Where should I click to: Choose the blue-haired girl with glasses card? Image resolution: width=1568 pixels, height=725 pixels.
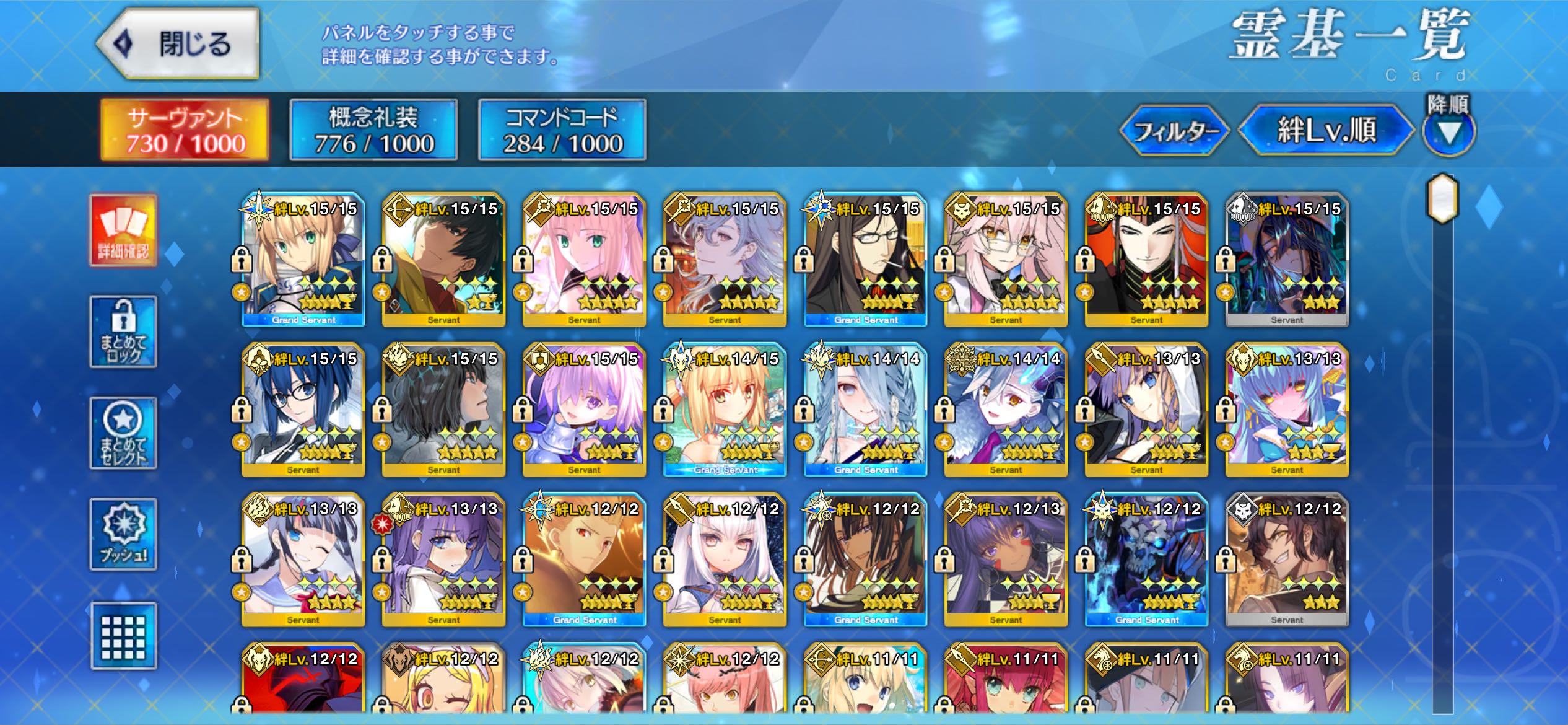pos(303,410)
